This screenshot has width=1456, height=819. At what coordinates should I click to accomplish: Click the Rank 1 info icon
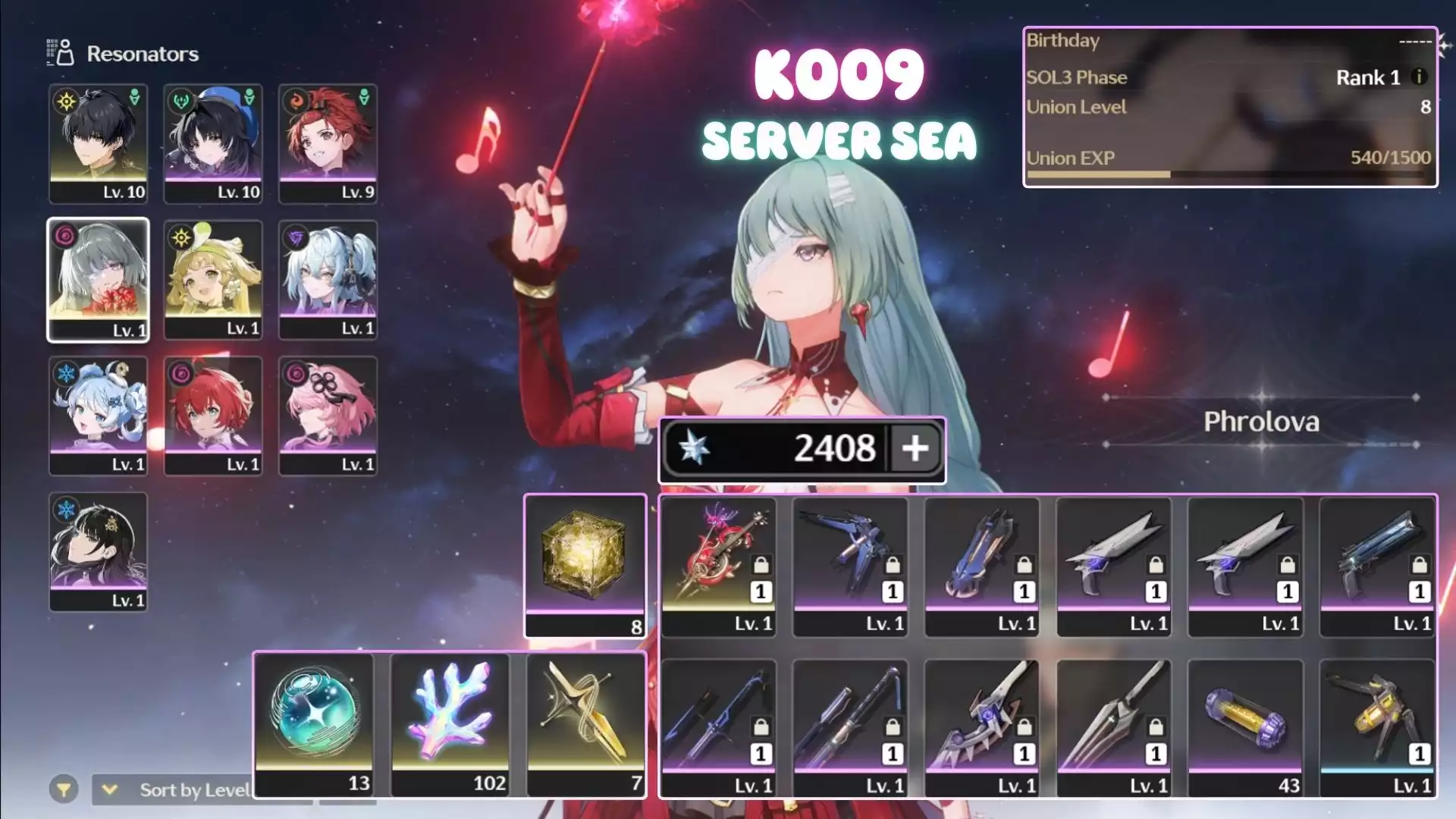(1419, 77)
